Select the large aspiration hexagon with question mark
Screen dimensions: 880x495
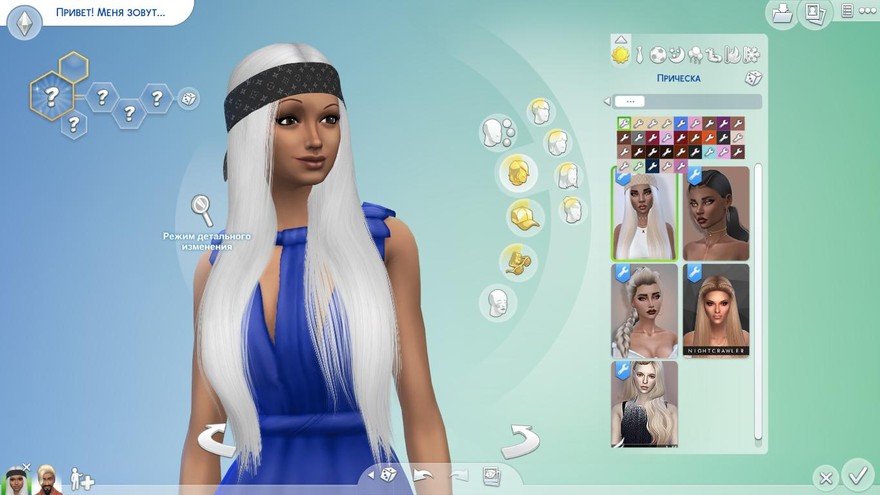[x=50, y=96]
